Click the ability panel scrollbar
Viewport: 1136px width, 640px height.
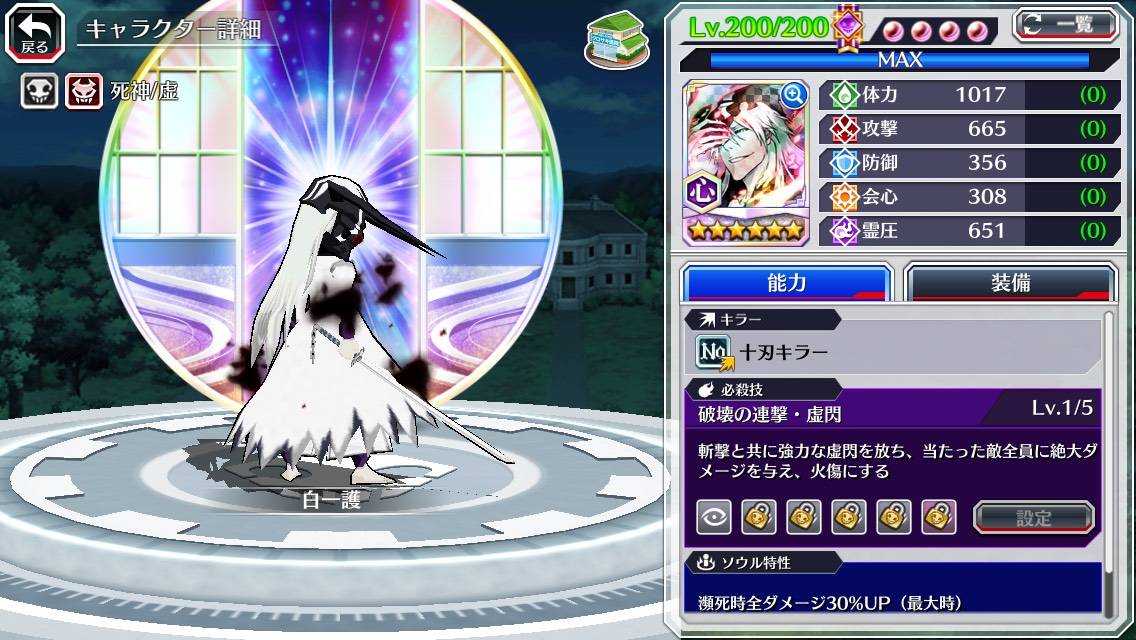tap(1108, 460)
